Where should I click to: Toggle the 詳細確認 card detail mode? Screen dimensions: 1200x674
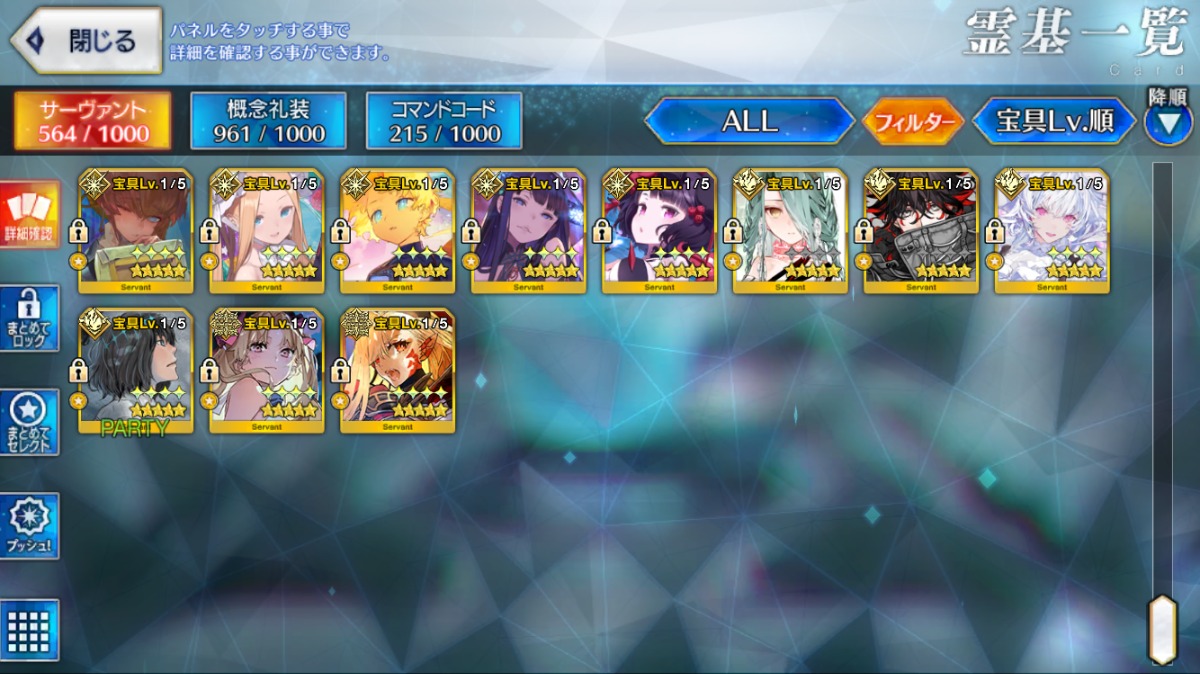click(x=29, y=213)
